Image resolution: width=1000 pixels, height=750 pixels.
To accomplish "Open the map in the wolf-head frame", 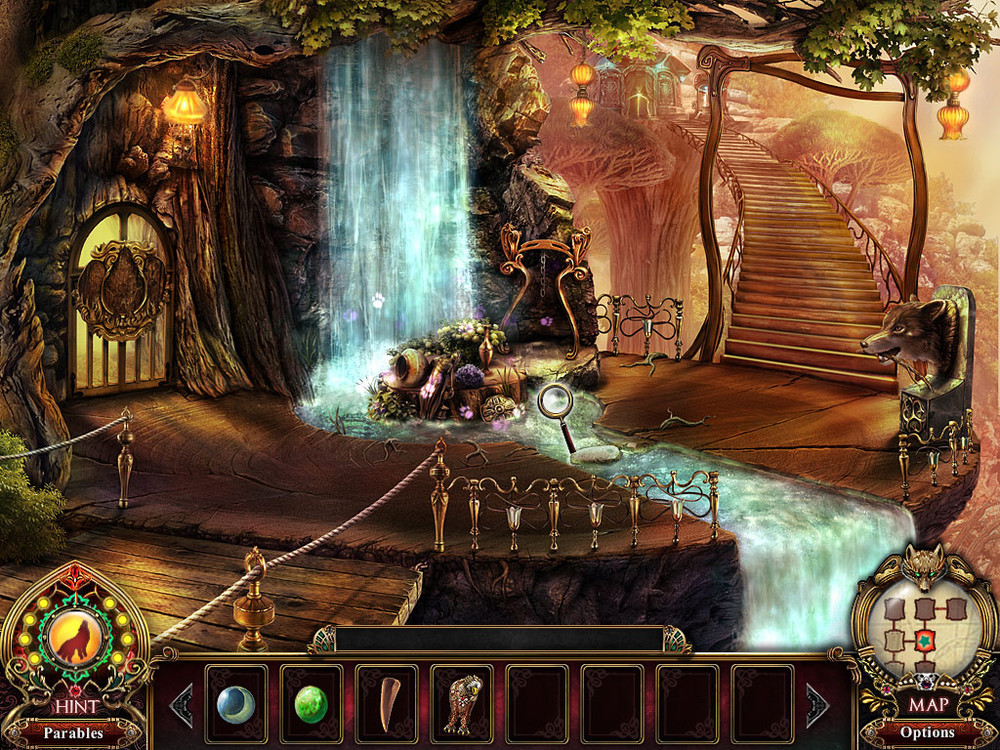I will tap(925, 636).
